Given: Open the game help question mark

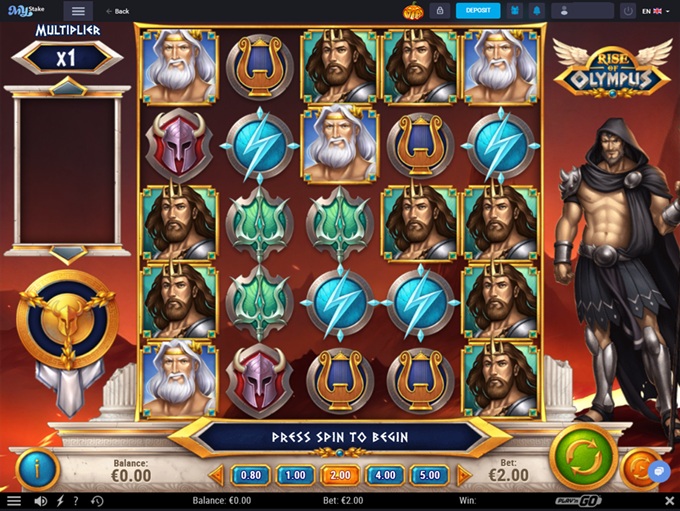Looking at the screenshot, I should tap(78, 501).
